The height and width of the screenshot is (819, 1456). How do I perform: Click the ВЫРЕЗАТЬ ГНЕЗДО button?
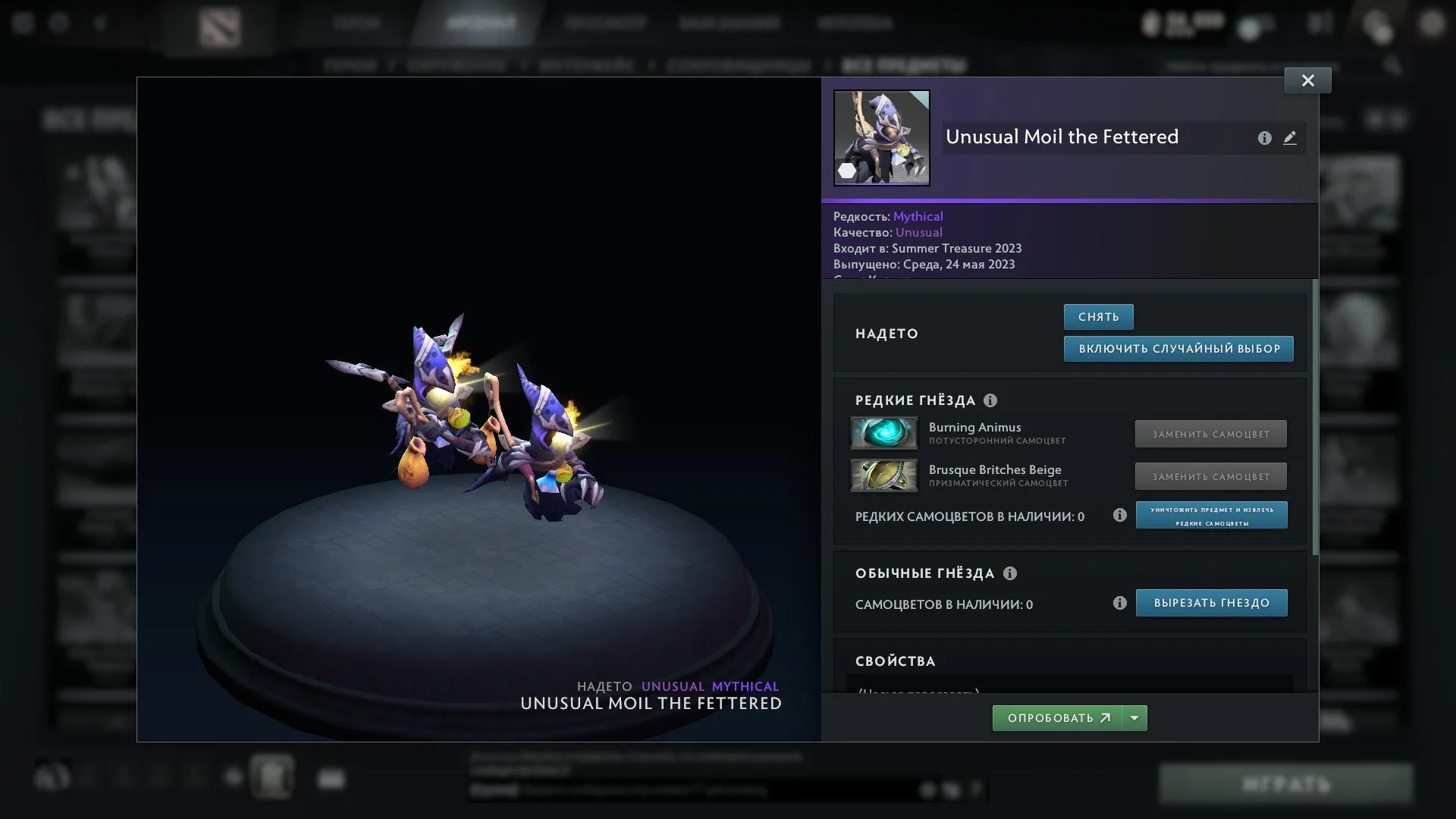pyautogui.click(x=1211, y=603)
